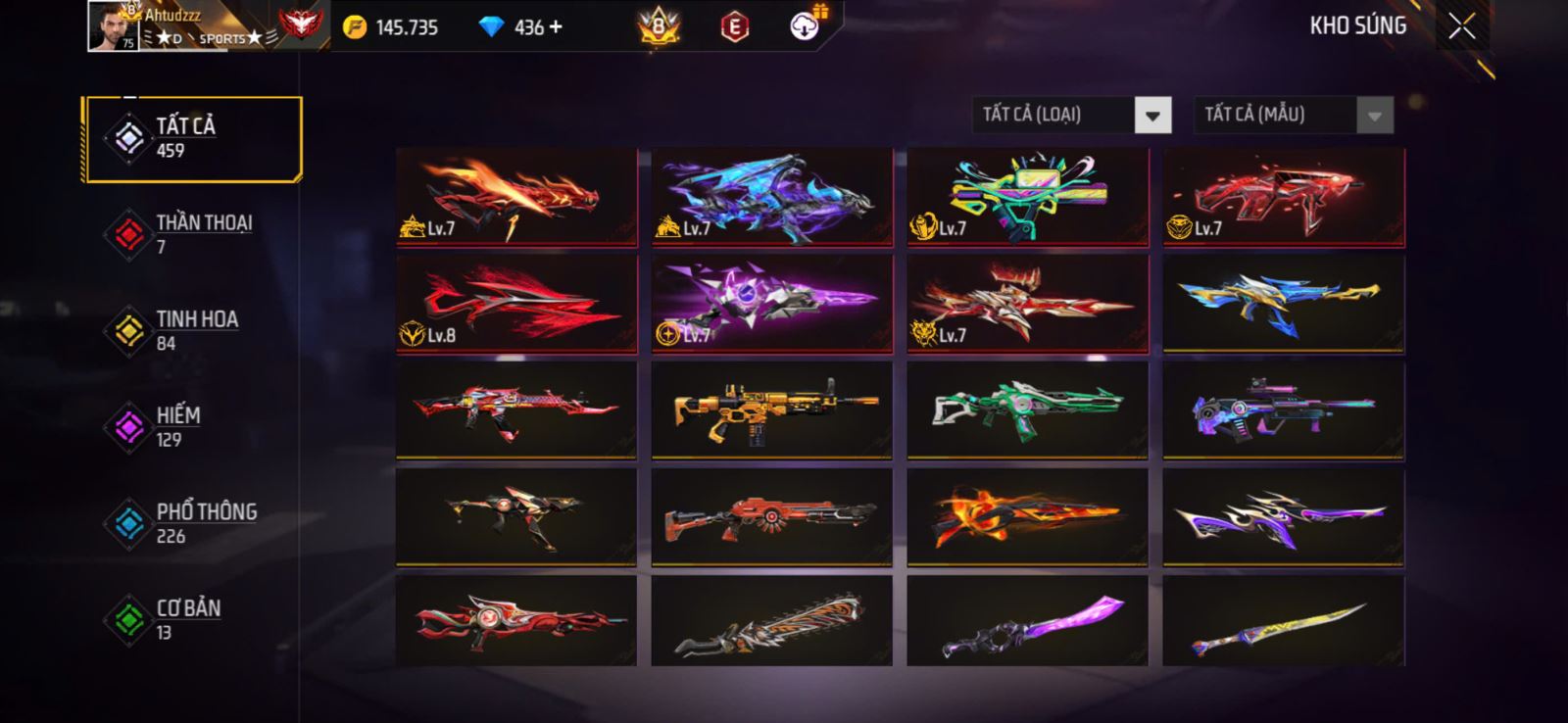Choose the green and white rifle skin

point(1027,410)
